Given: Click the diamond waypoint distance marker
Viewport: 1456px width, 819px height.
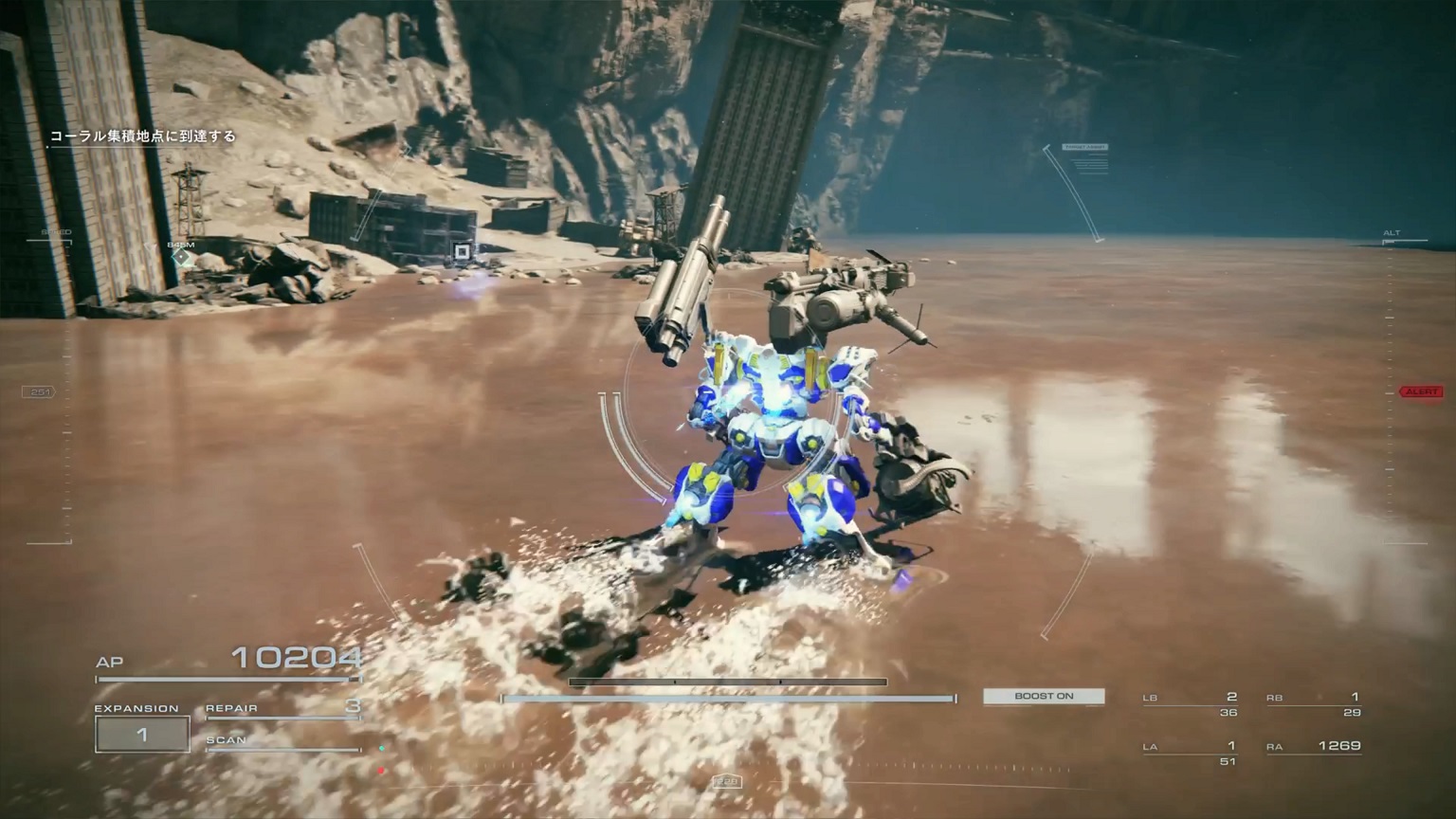Looking at the screenshot, I should (x=181, y=257).
